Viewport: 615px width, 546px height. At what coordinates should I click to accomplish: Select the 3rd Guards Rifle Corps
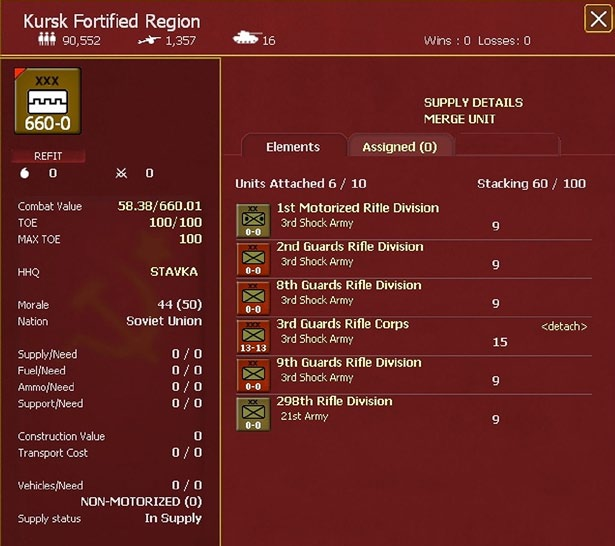pos(342,325)
